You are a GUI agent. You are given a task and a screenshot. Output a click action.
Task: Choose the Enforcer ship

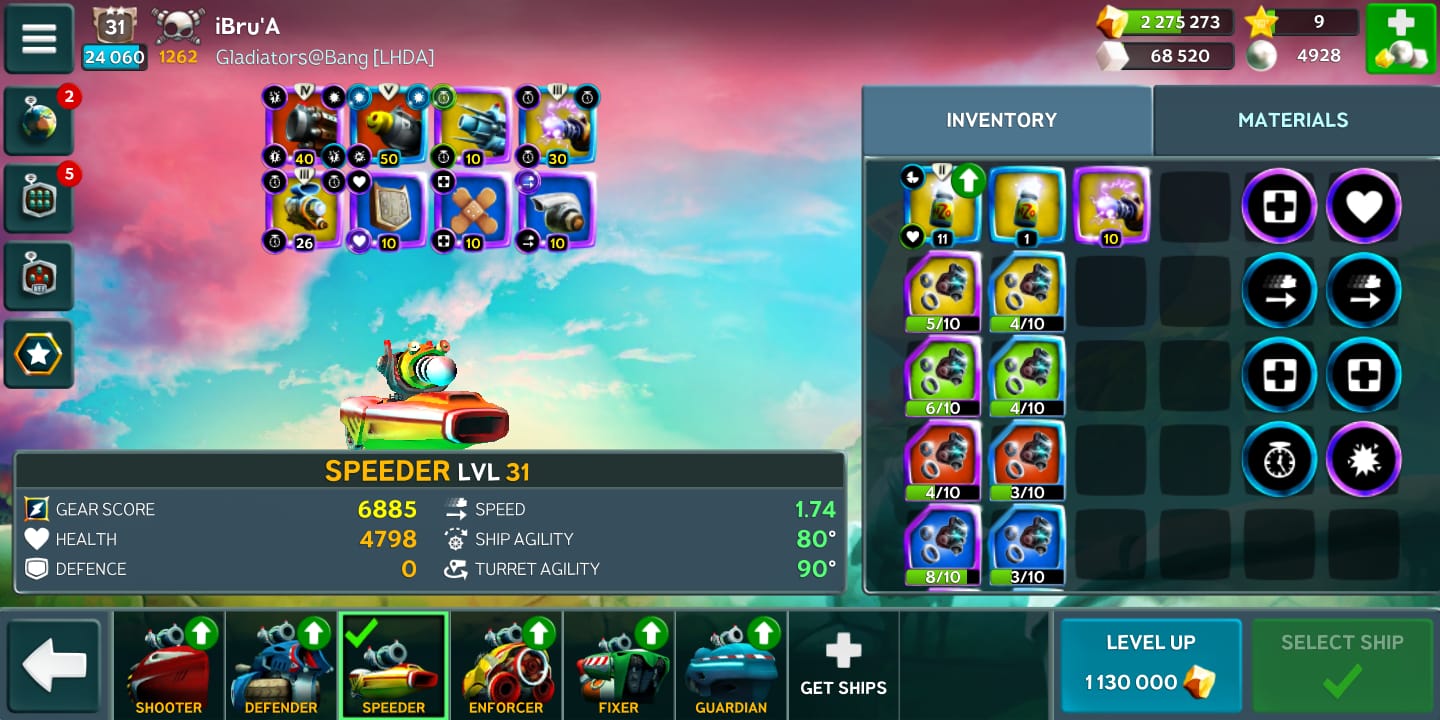(x=506, y=667)
